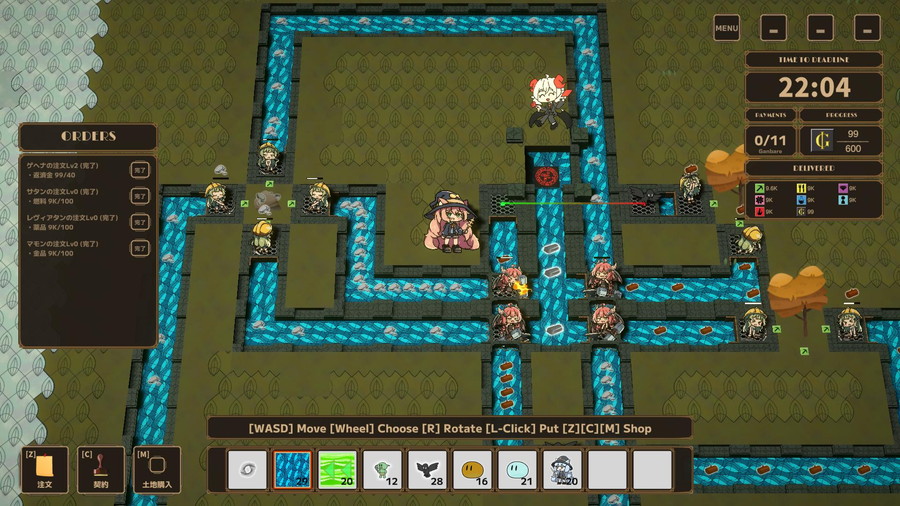Screen dimensions: 900x506
Task: Select the witch character hotbar slot
Action: tap(562, 469)
